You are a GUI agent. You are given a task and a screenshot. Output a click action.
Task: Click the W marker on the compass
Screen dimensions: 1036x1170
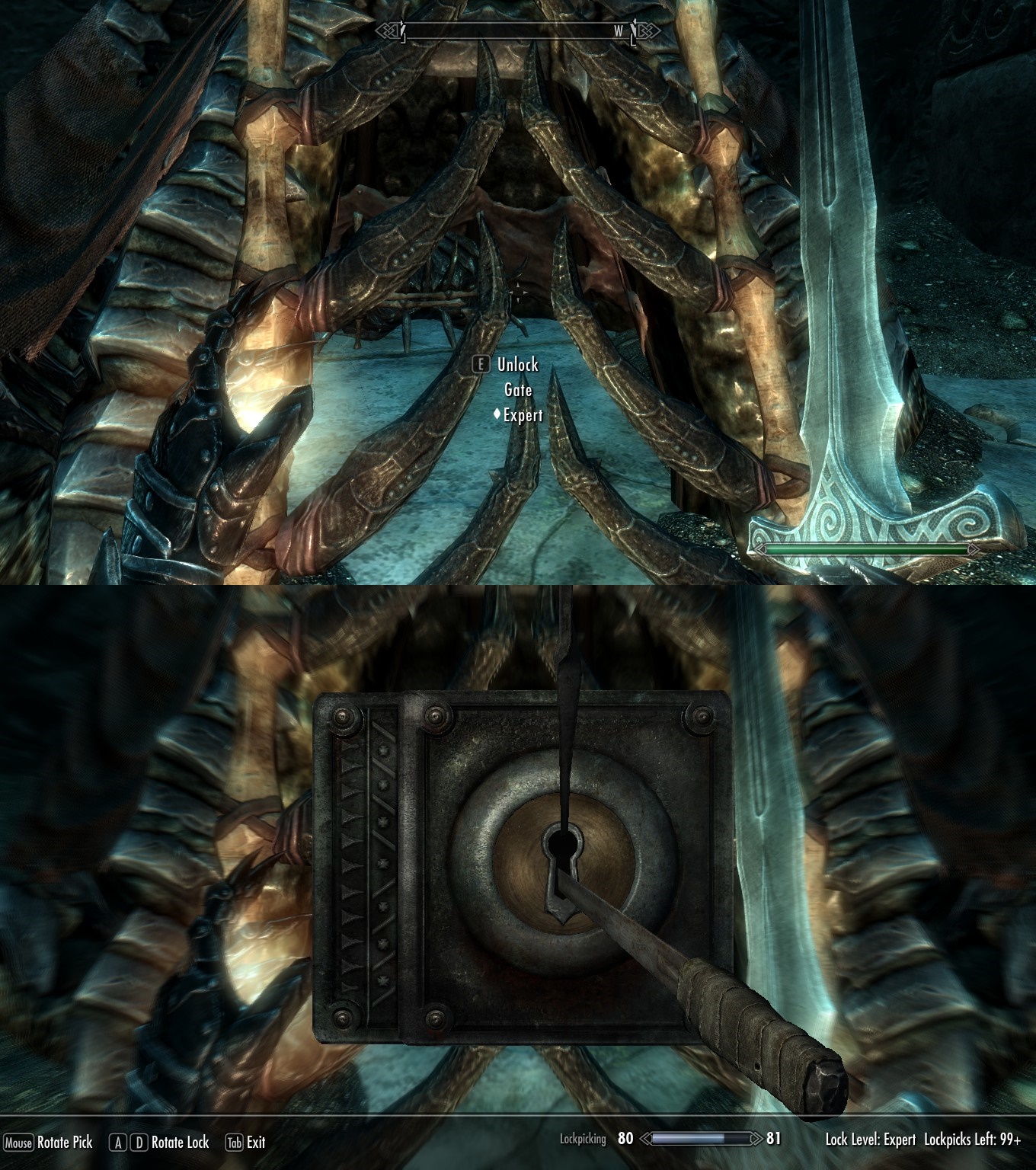coord(617,30)
